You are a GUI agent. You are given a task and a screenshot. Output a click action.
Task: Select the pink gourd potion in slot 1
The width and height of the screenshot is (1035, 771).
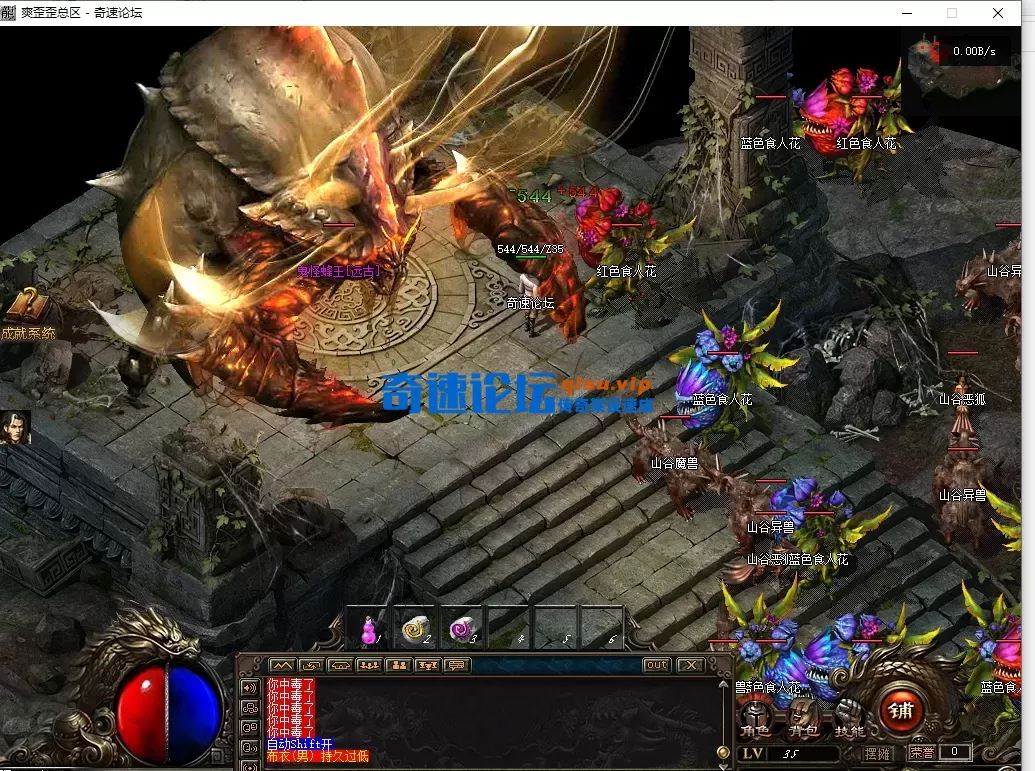pos(368,629)
